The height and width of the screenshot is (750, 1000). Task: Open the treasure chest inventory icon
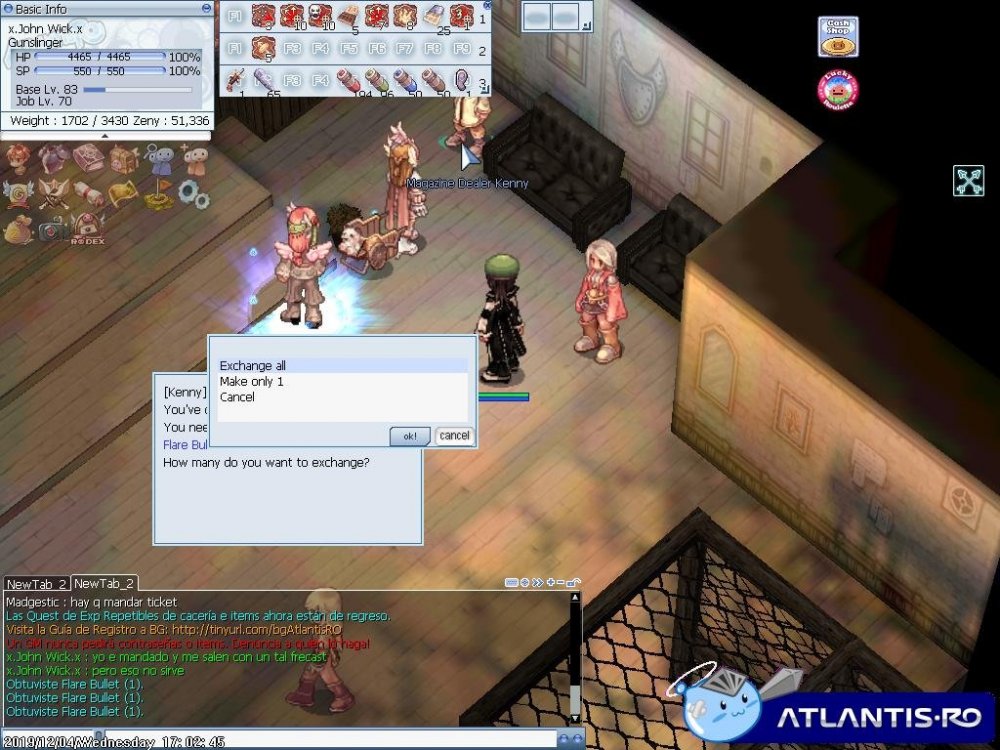[x=124, y=159]
